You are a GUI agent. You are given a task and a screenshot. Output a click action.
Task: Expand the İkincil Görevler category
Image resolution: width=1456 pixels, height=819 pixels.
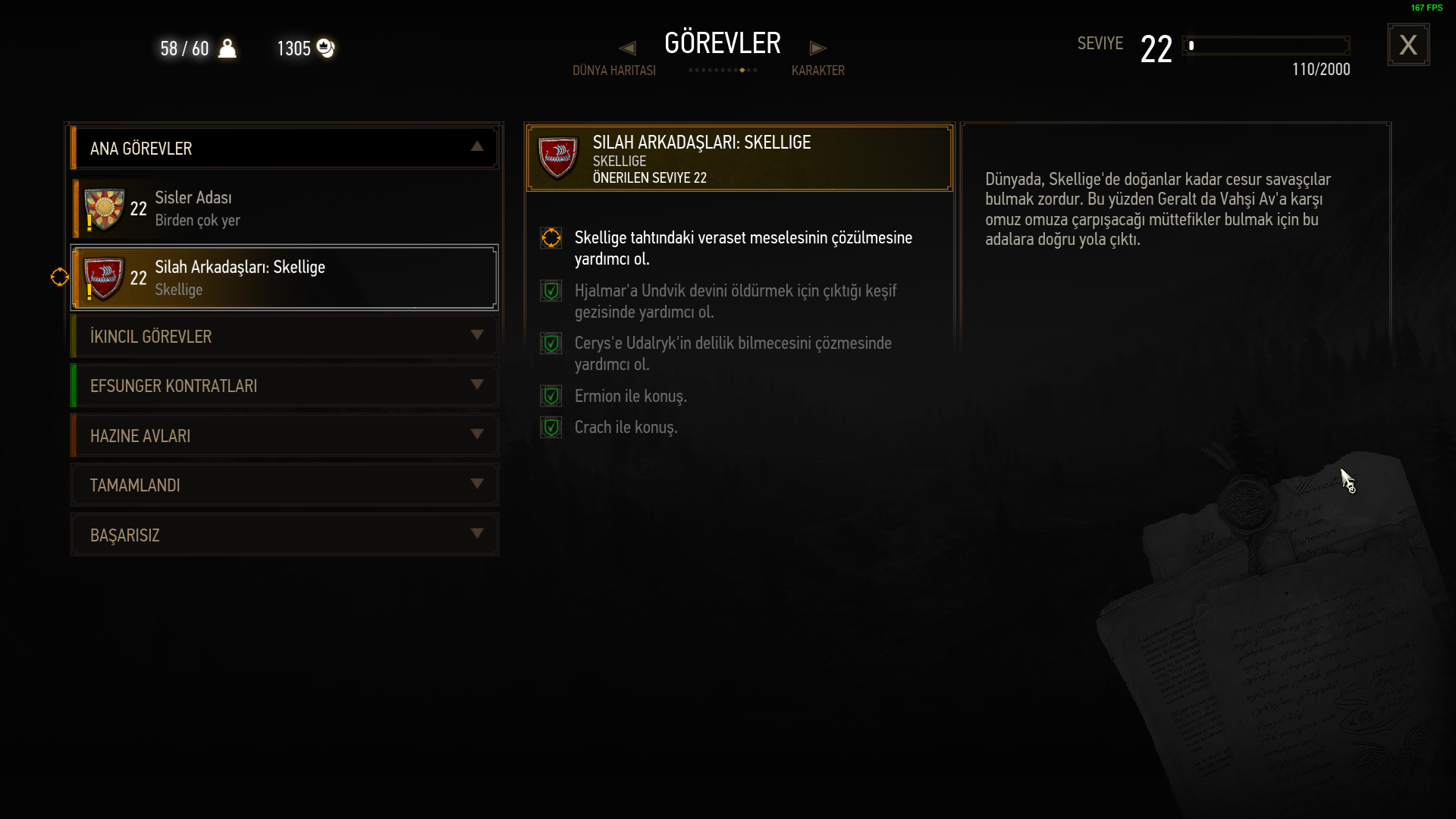[x=284, y=336]
